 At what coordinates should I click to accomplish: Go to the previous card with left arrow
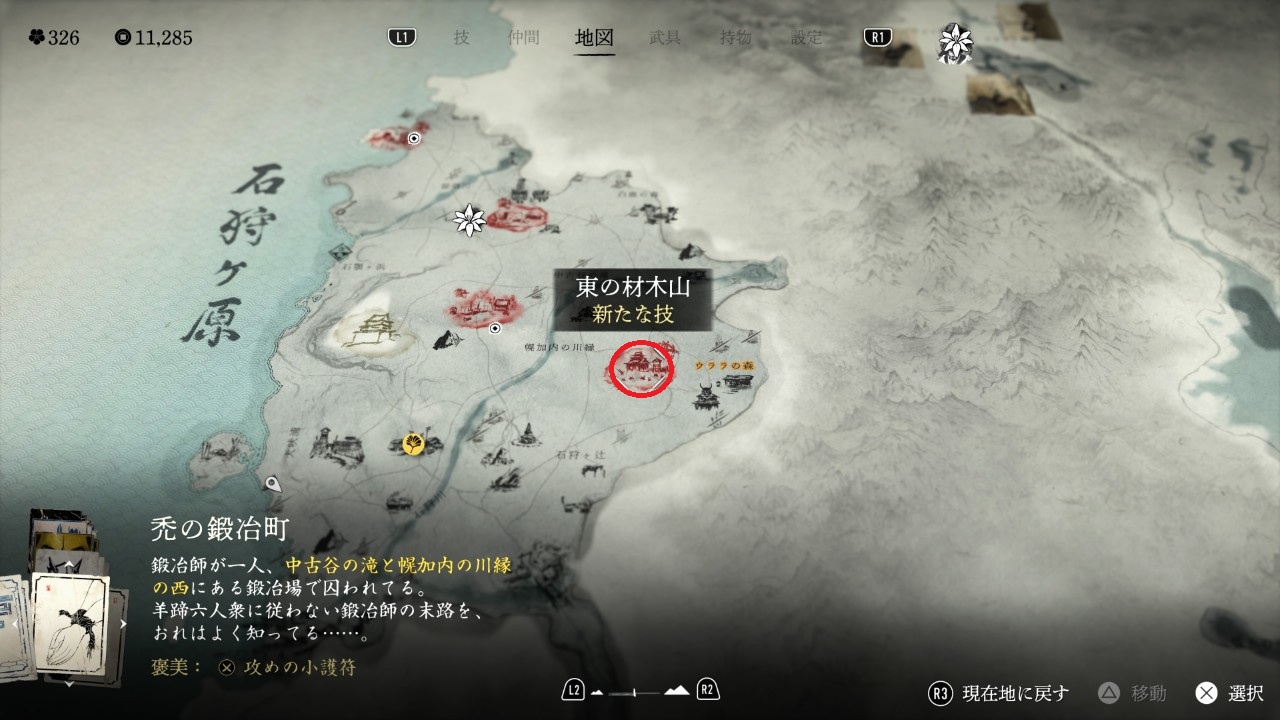[15, 624]
